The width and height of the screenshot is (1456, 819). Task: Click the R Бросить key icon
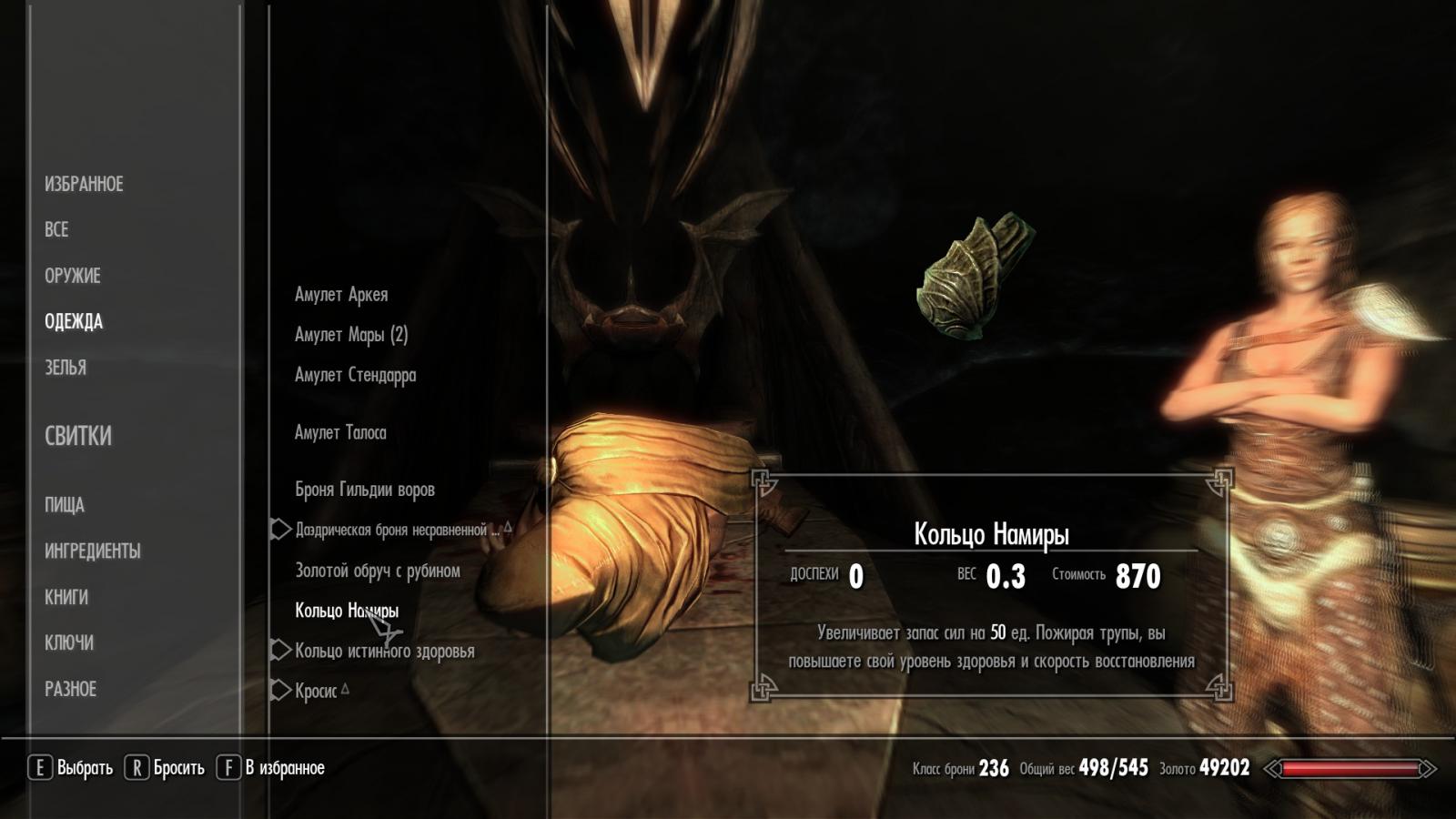(x=138, y=766)
